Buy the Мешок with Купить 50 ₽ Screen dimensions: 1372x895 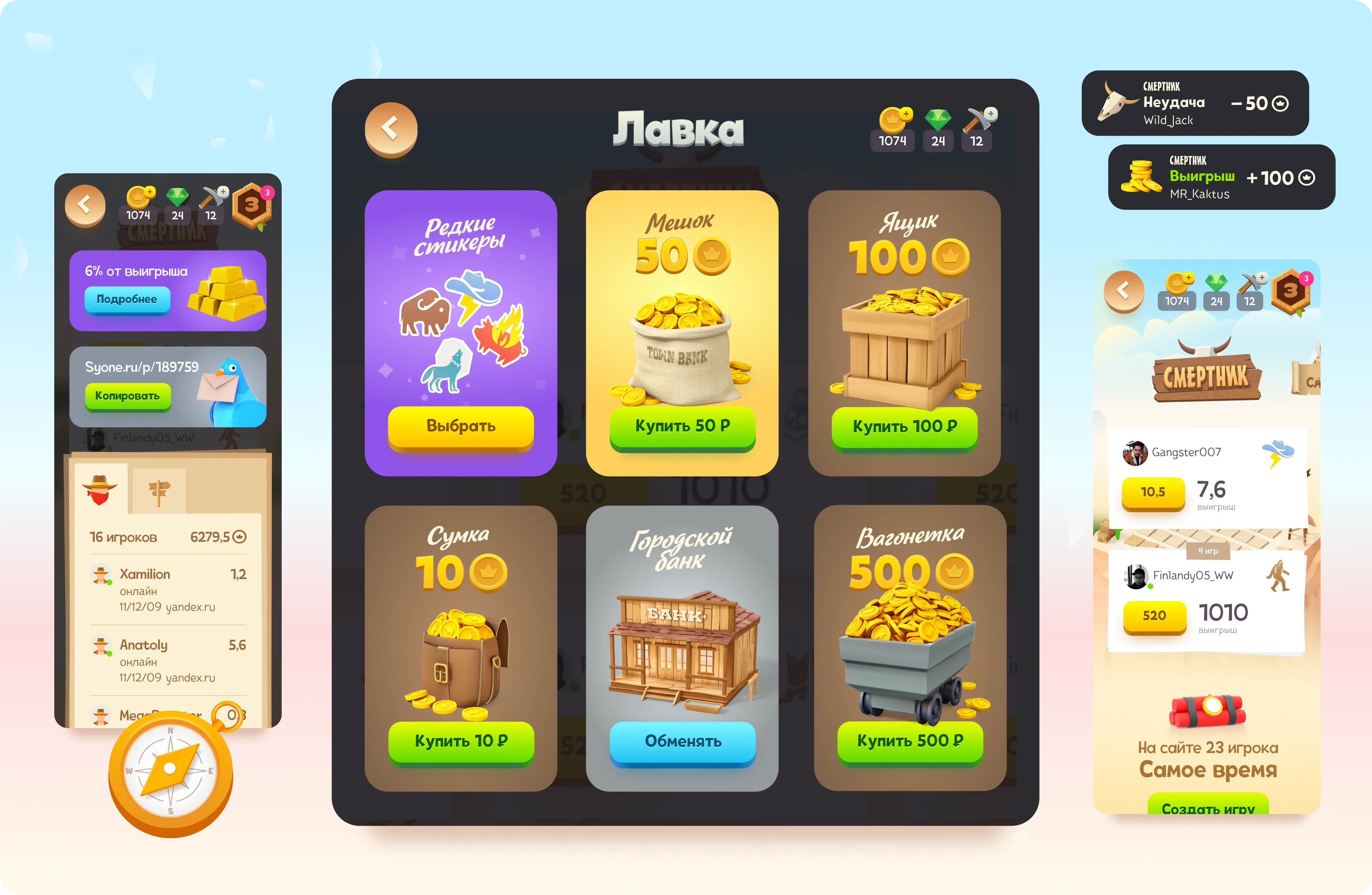pos(682,426)
